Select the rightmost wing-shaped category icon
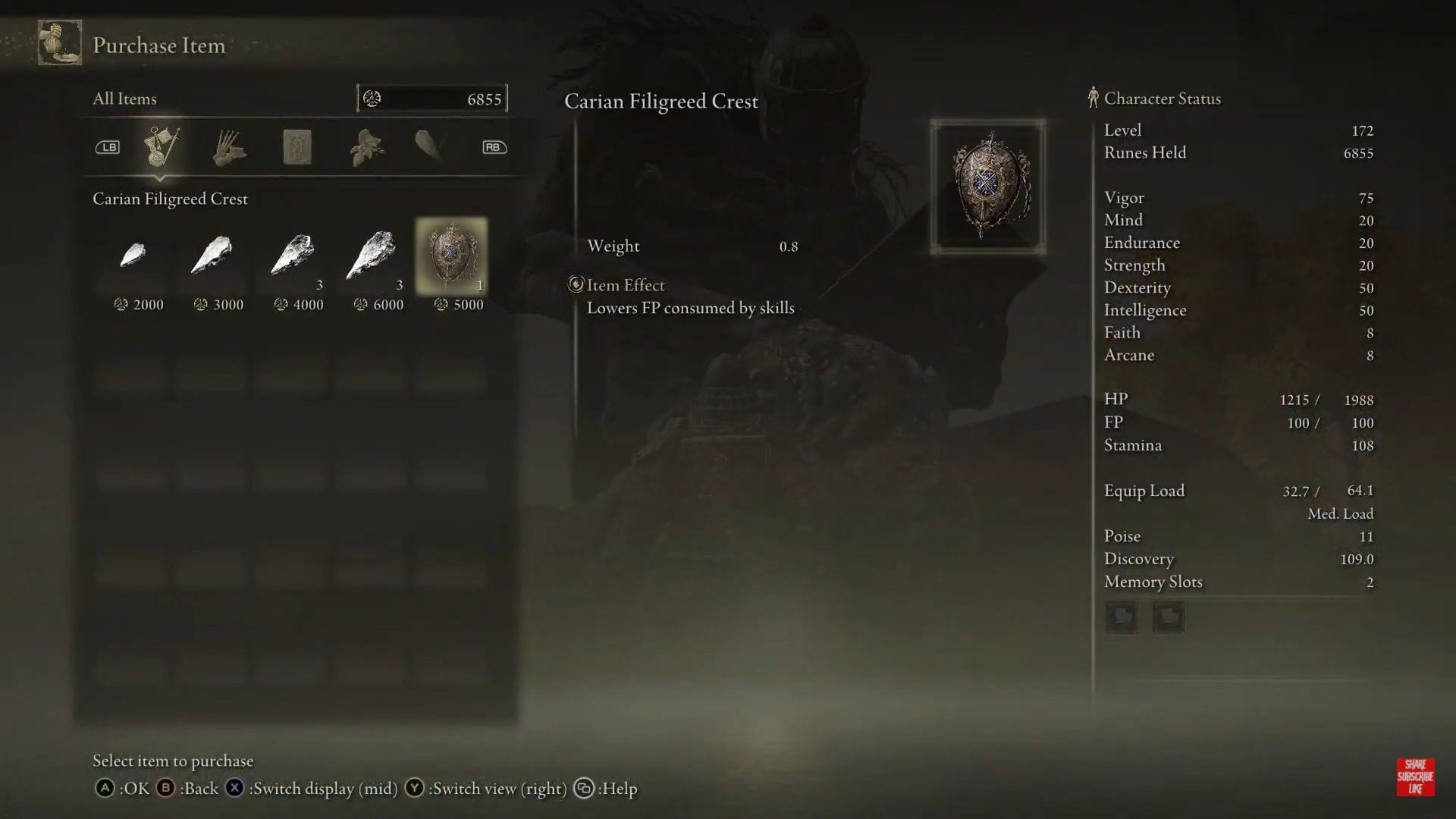Screen dimensions: 1456x819 [428, 146]
